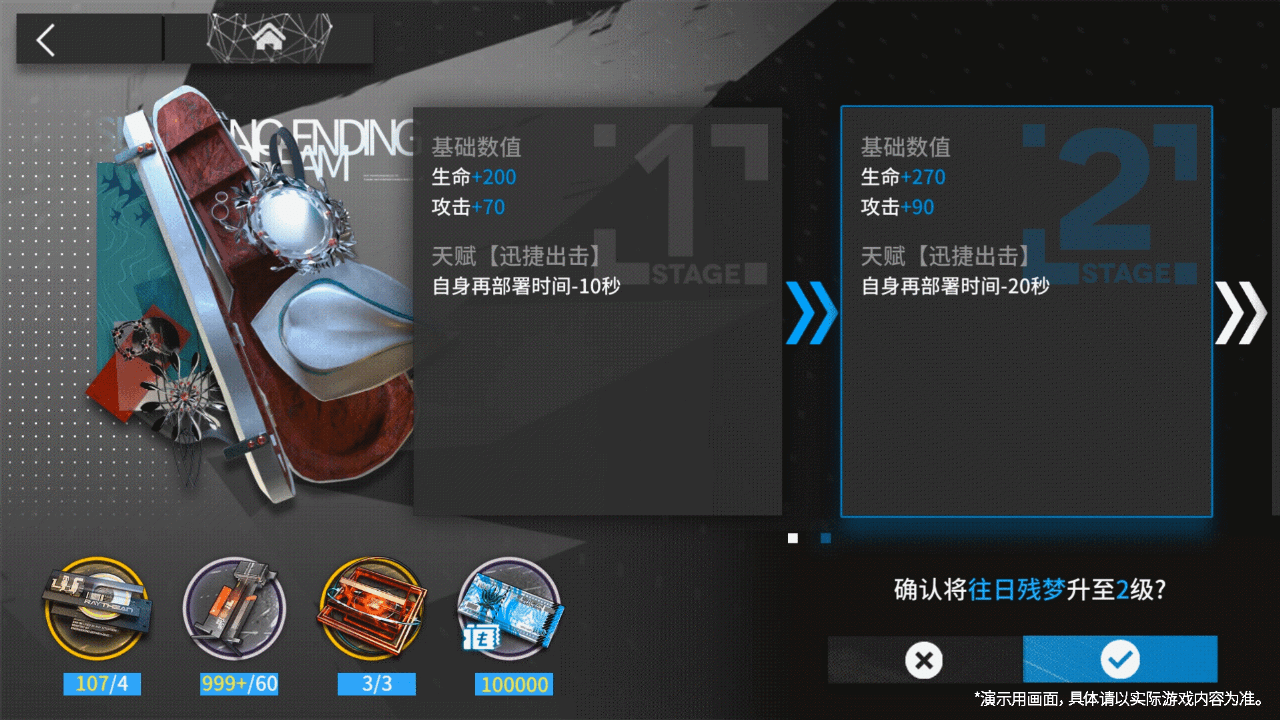Select the second blue page indicator dot
Image resolution: width=1280 pixels, height=720 pixels.
[x=824, y=538]
